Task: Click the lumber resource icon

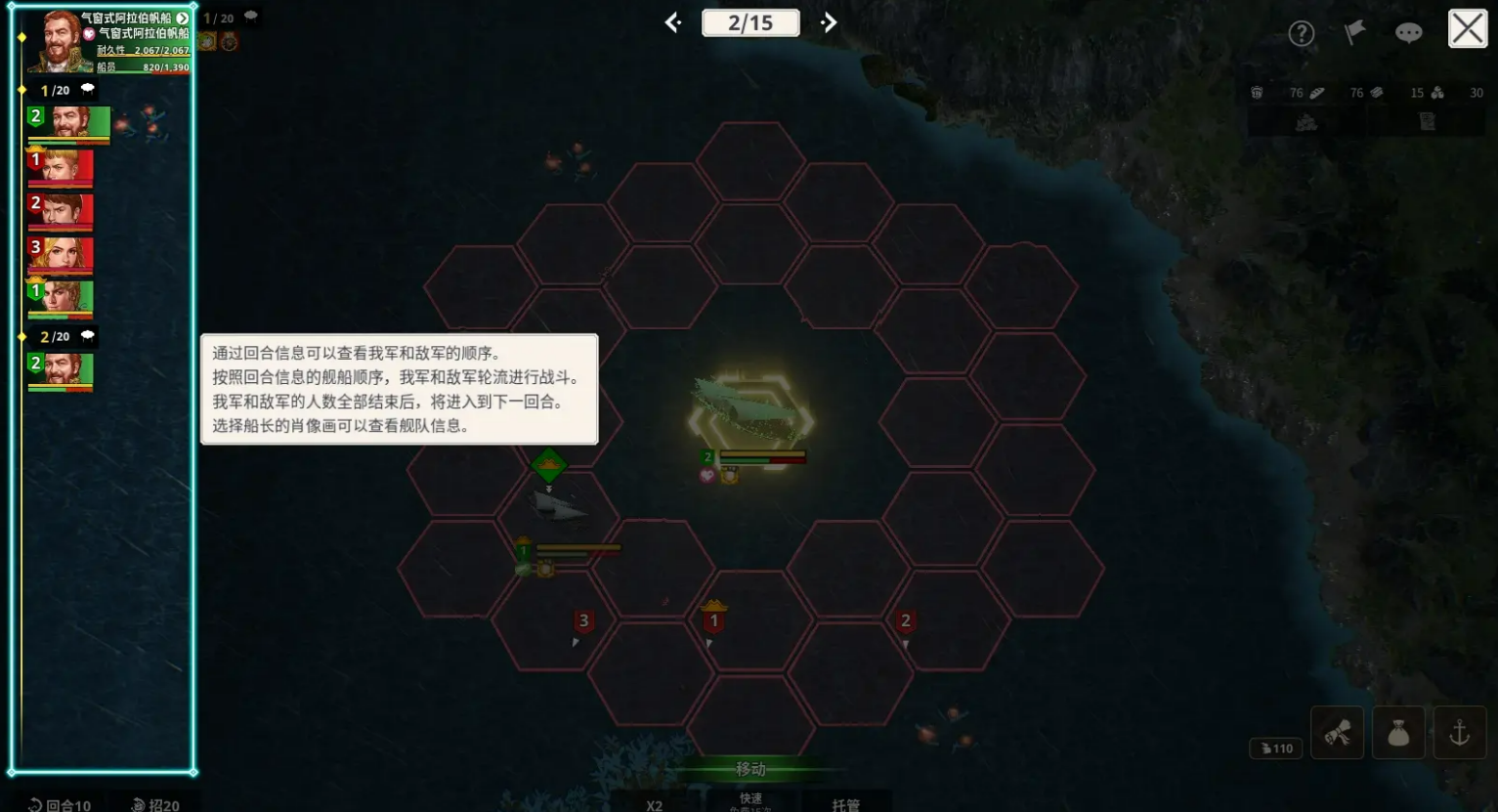Action: (x=1376, y=92)
